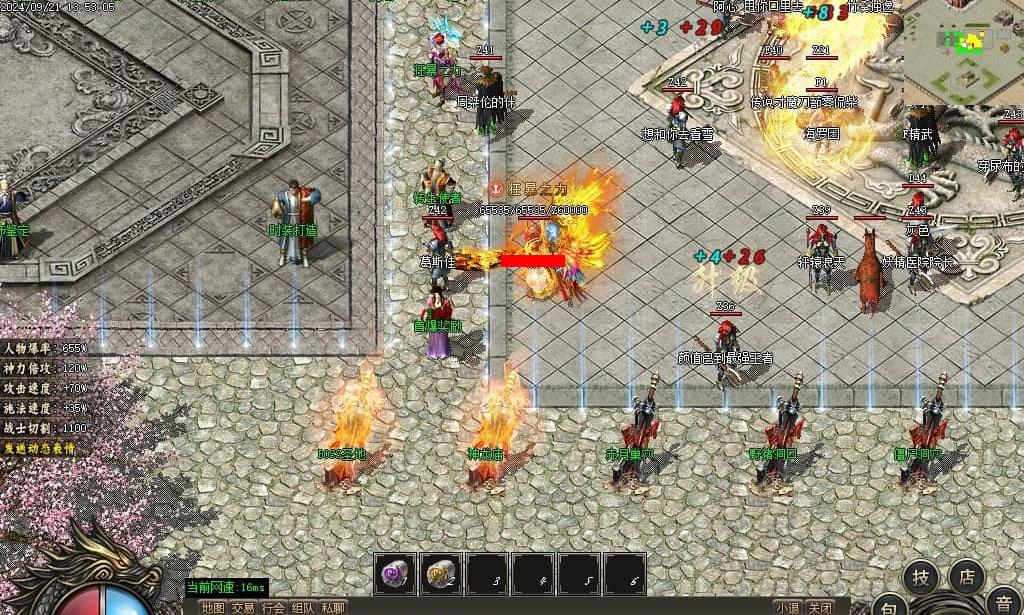1029x615 pixels.
Task: Click the yellow 发送动态表情 emote link
Action: 40,447
